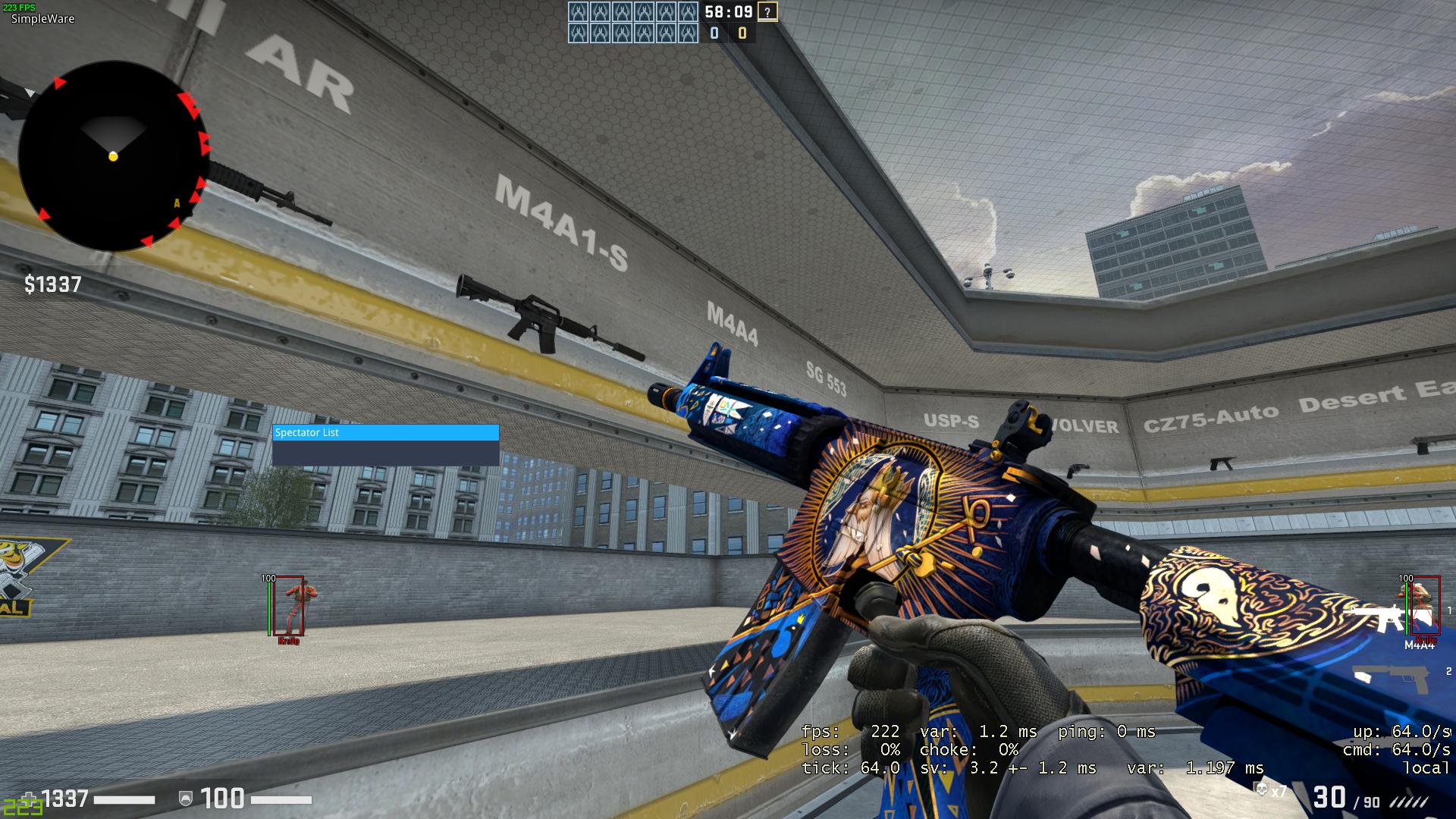Click the SimpleWare overlay label

(x=42, y=19)
